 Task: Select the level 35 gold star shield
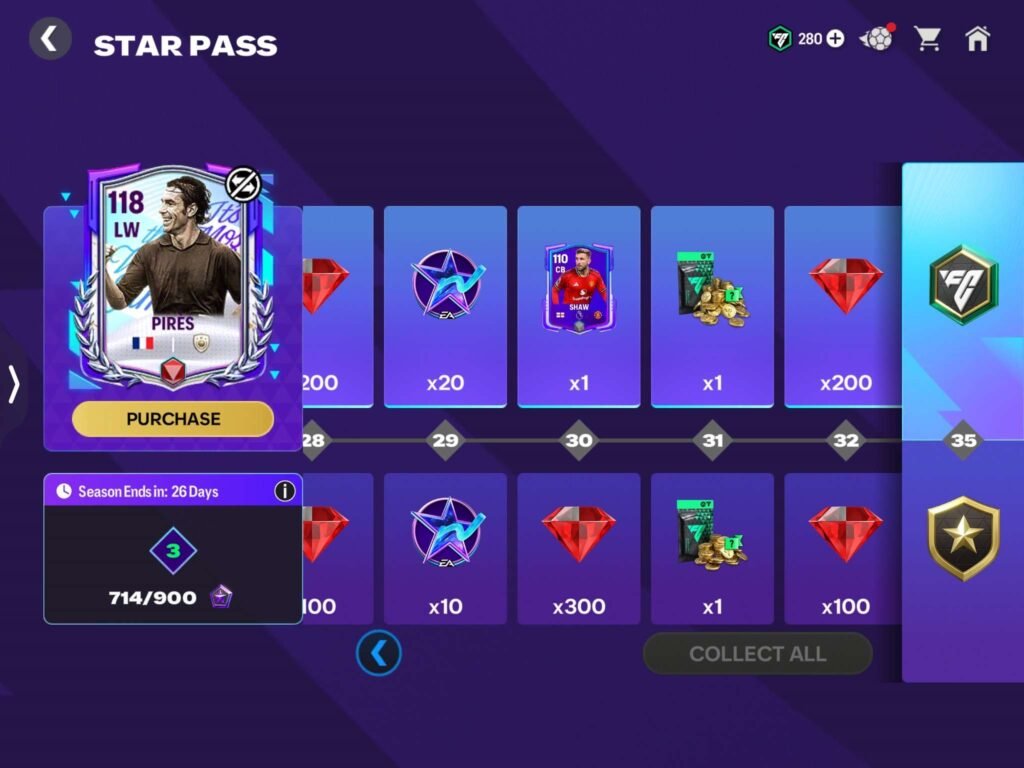(963, 540)
